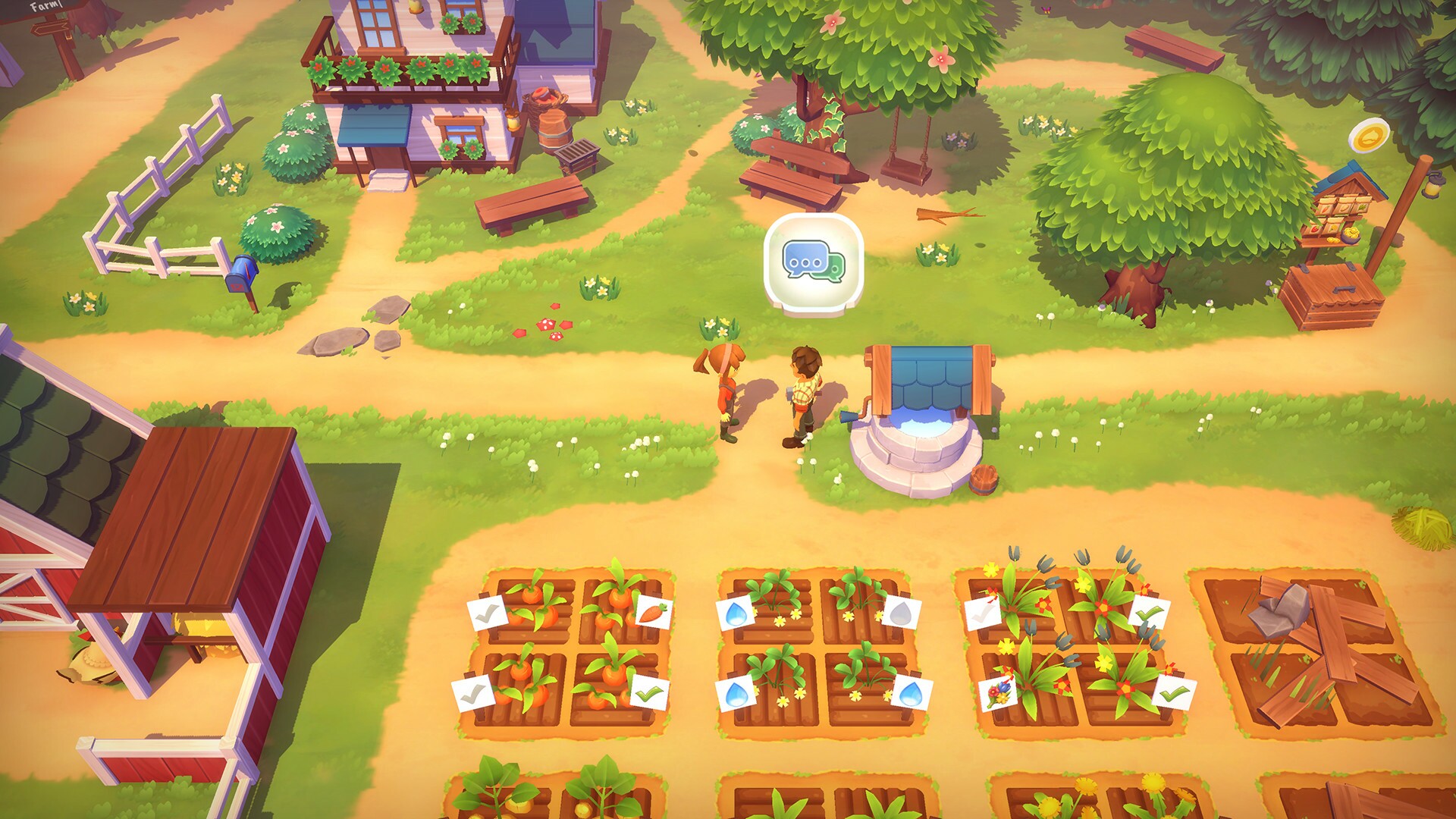The width and height of the screenshot is (1456, 819).
Task: Pick the carrot seed packet on the display stand
Action: (x=1326, y=209)
